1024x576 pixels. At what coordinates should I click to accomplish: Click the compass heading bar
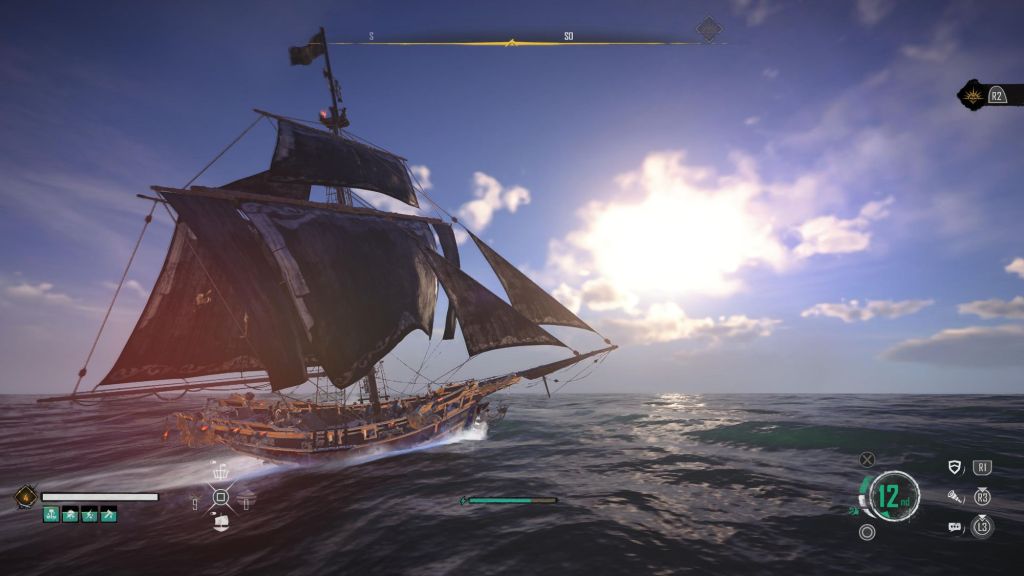click(510, 42)
